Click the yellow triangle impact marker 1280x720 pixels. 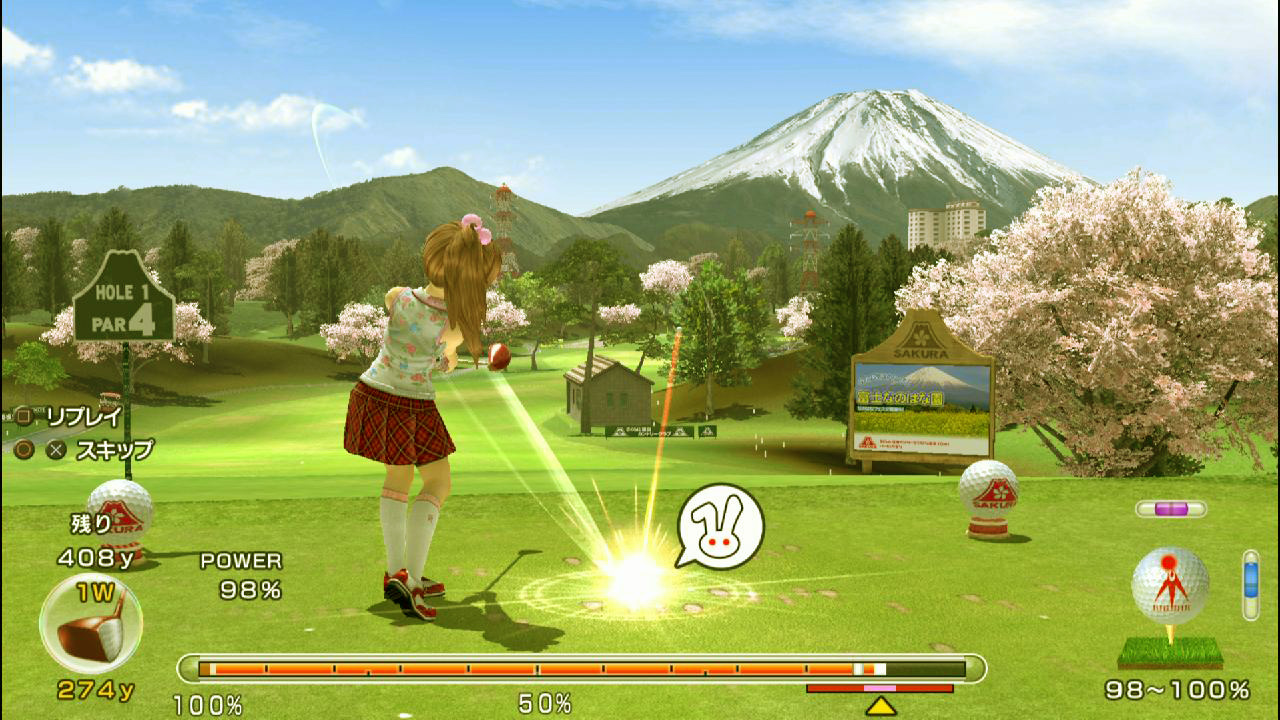coord(880,706)
